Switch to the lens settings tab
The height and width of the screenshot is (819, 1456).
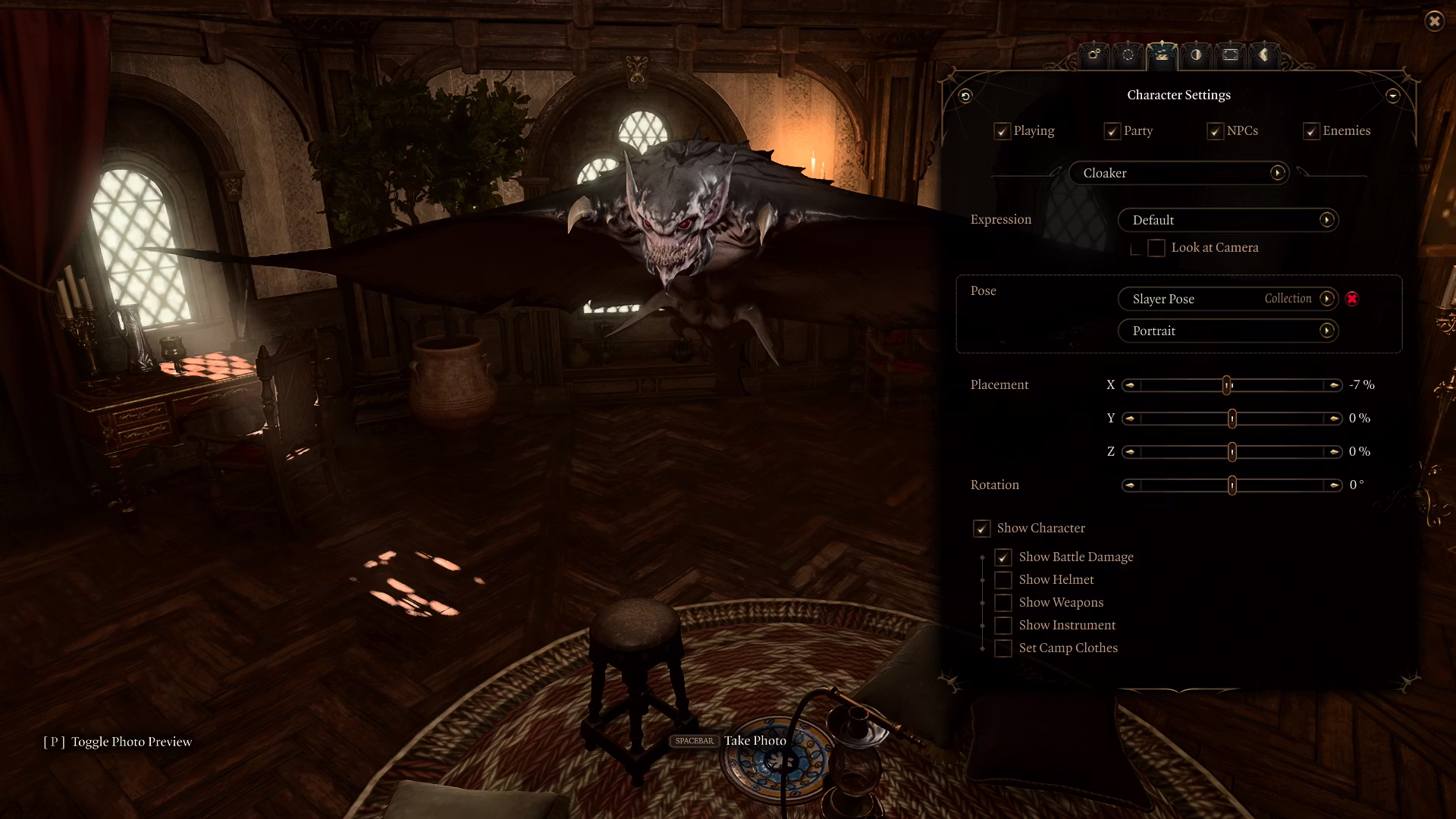tap(1128, 55)
